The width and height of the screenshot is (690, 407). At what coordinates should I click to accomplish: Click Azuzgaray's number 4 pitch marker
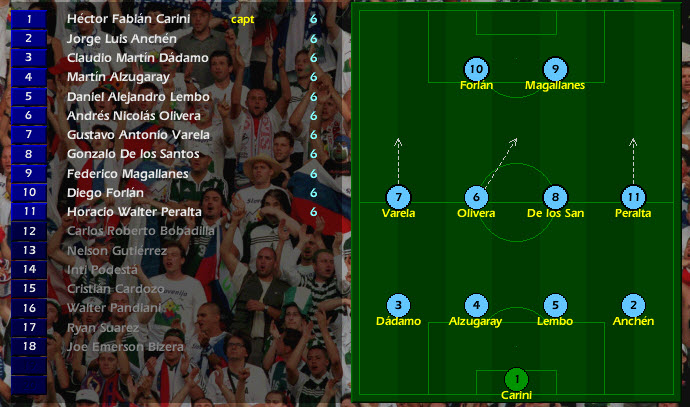pos(477,305)
